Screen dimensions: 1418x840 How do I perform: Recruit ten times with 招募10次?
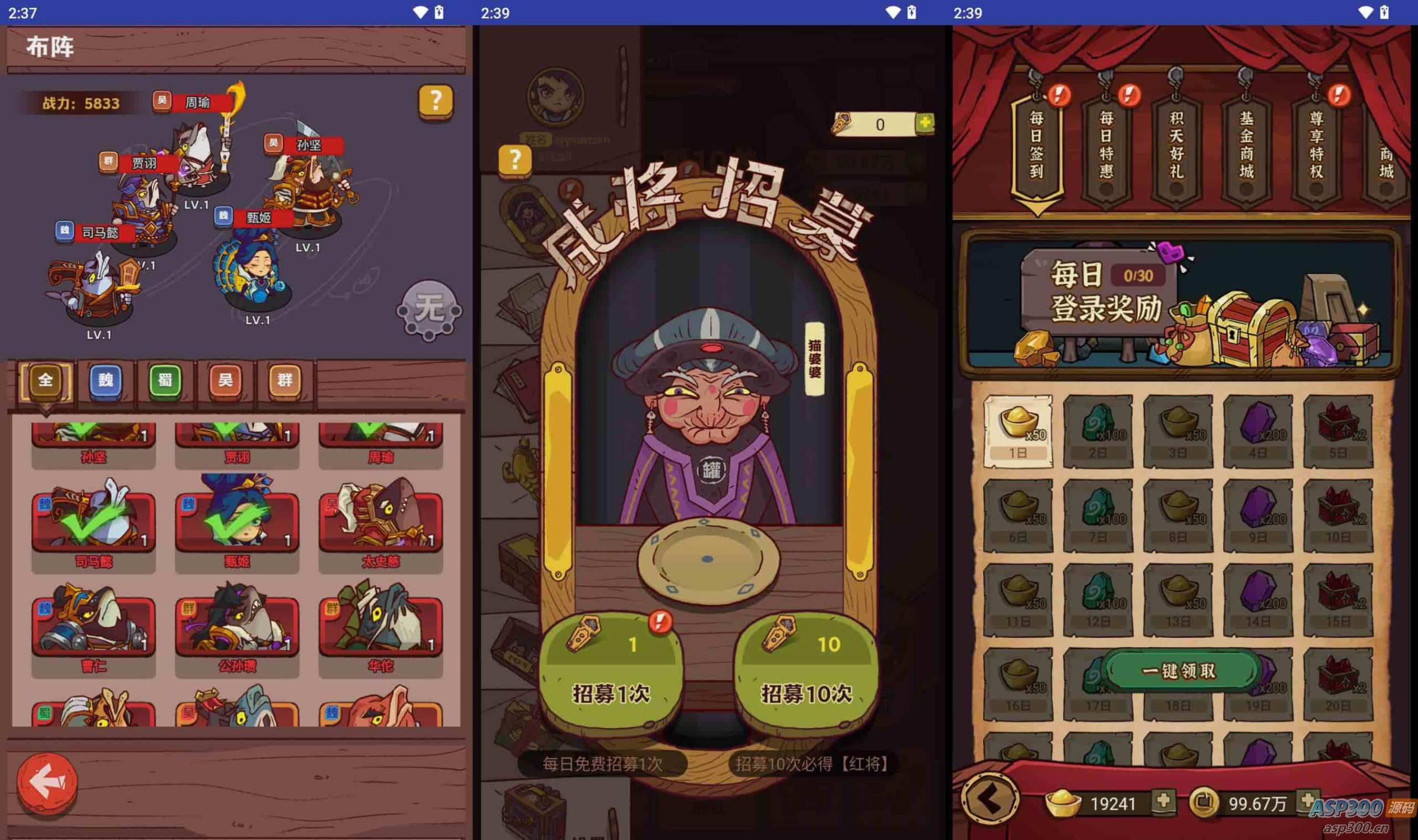[806, 673]
